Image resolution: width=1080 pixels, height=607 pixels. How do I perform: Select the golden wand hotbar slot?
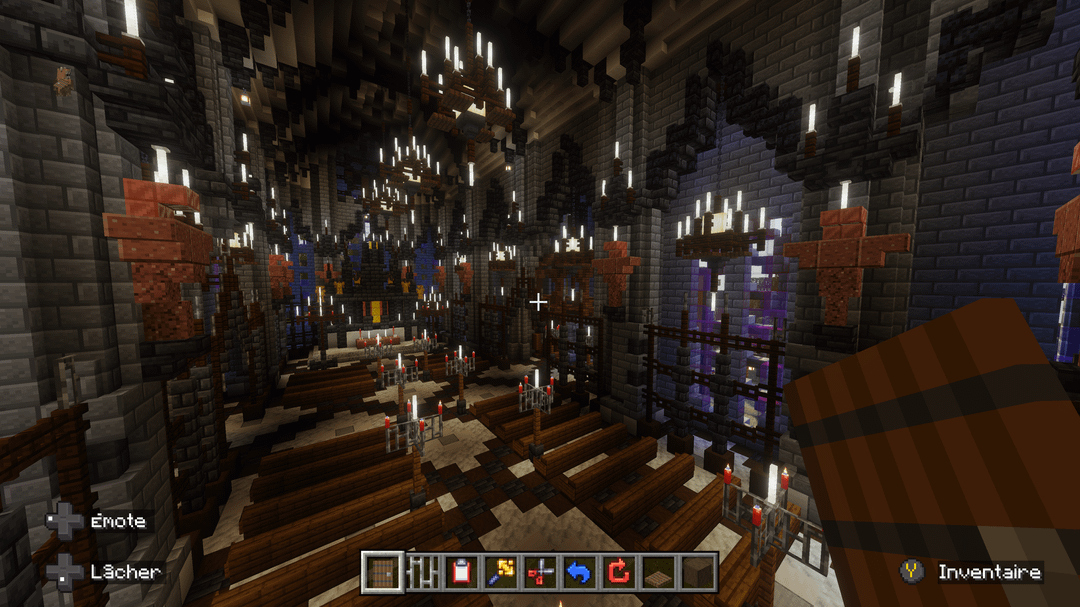click(x=501, y=572)
